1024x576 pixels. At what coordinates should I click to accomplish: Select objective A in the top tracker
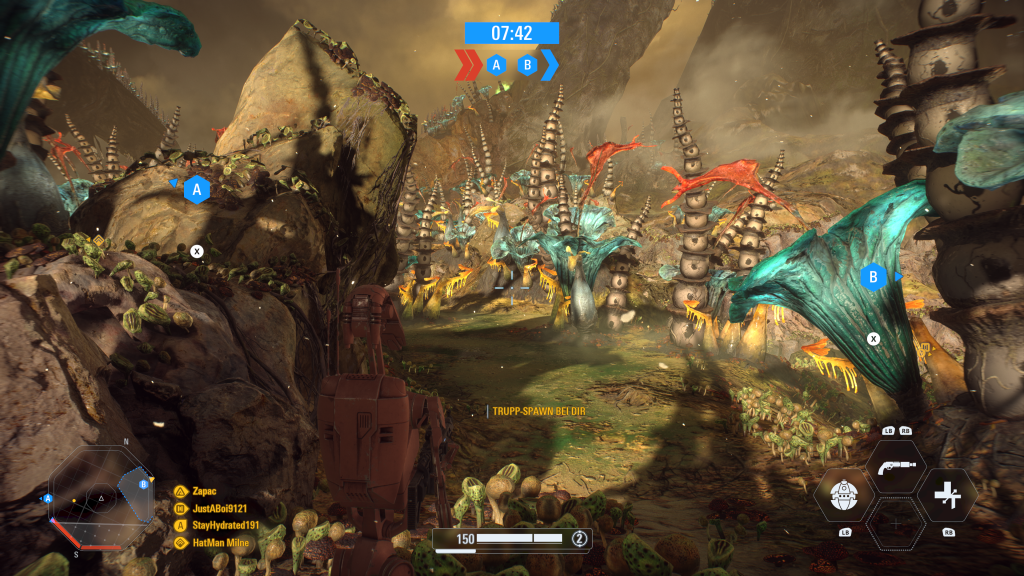496,65
